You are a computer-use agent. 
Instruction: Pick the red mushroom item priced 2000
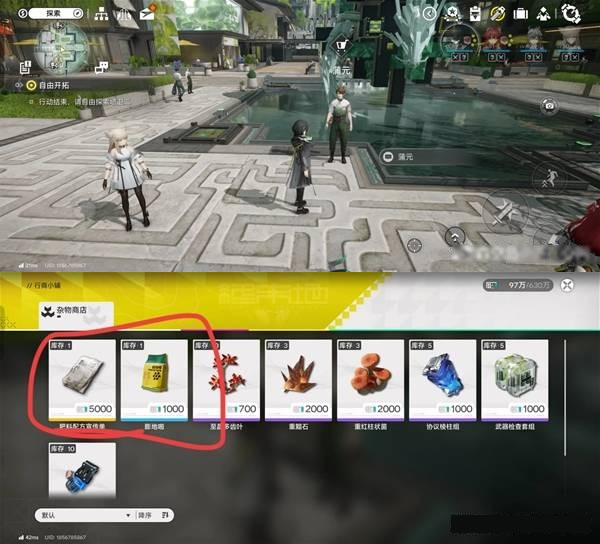pos(370,379)
